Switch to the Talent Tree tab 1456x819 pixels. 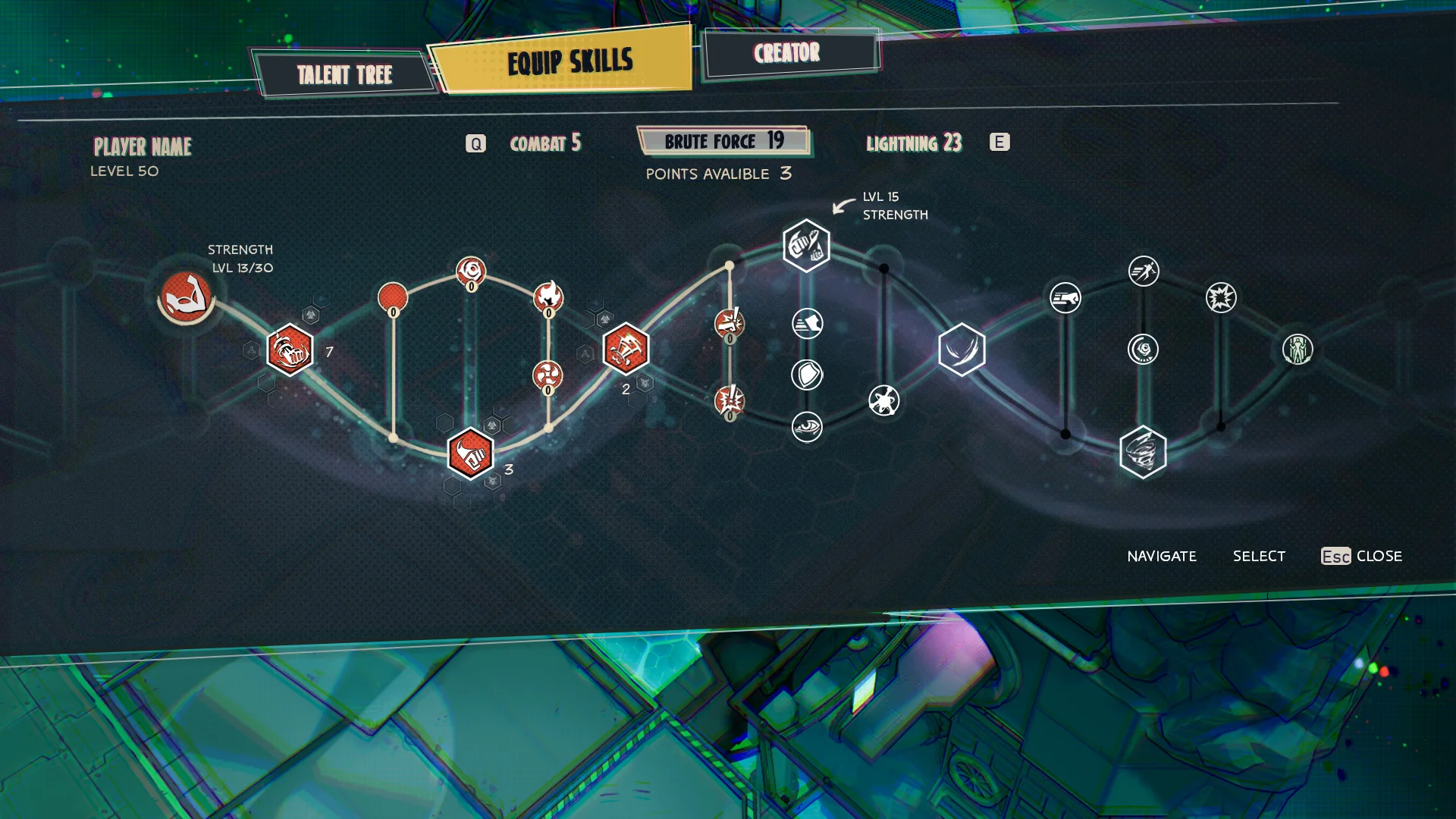(345, 74)
